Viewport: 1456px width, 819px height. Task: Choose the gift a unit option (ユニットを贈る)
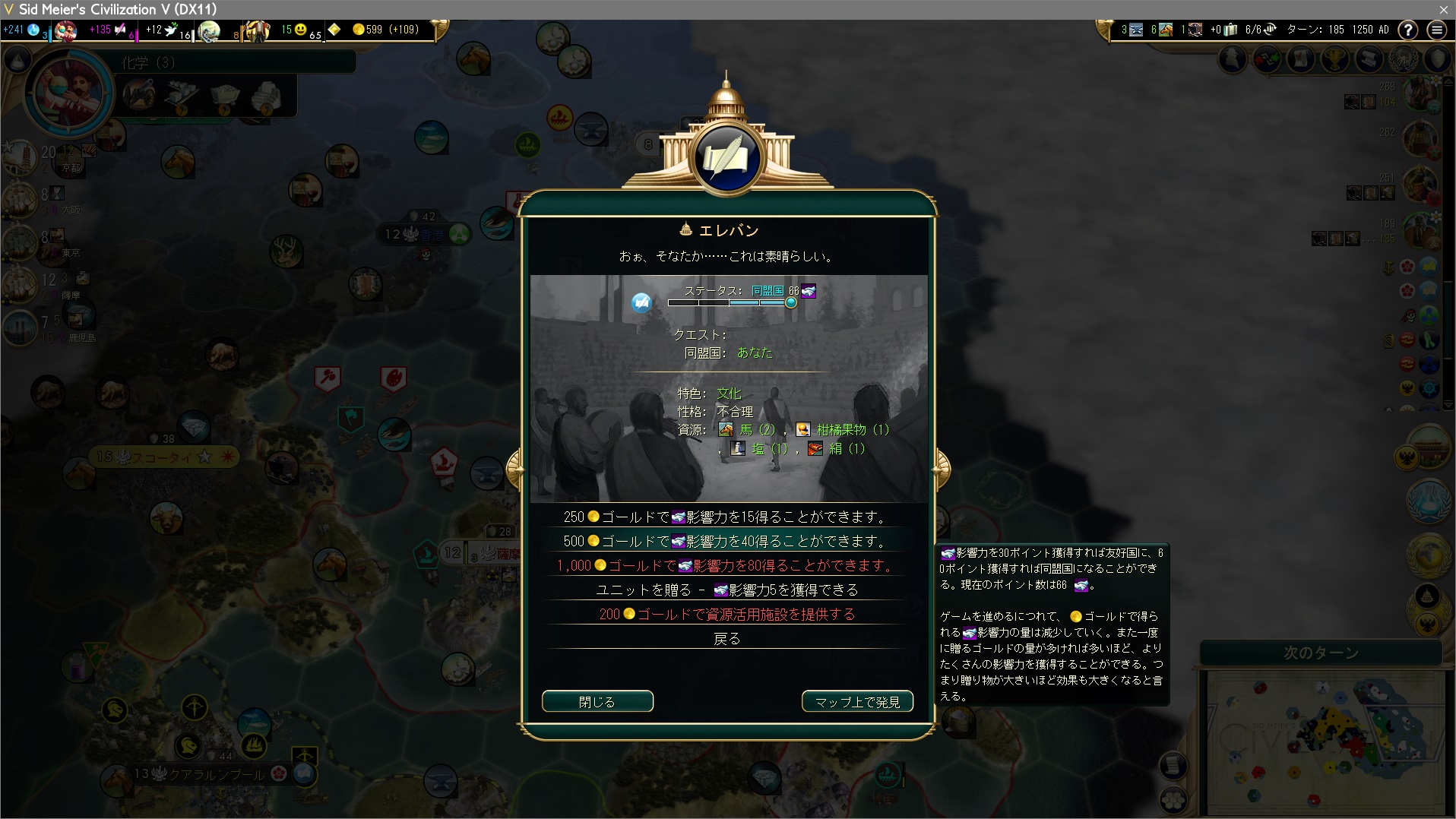pyautogui.click(x=726, y=590)
